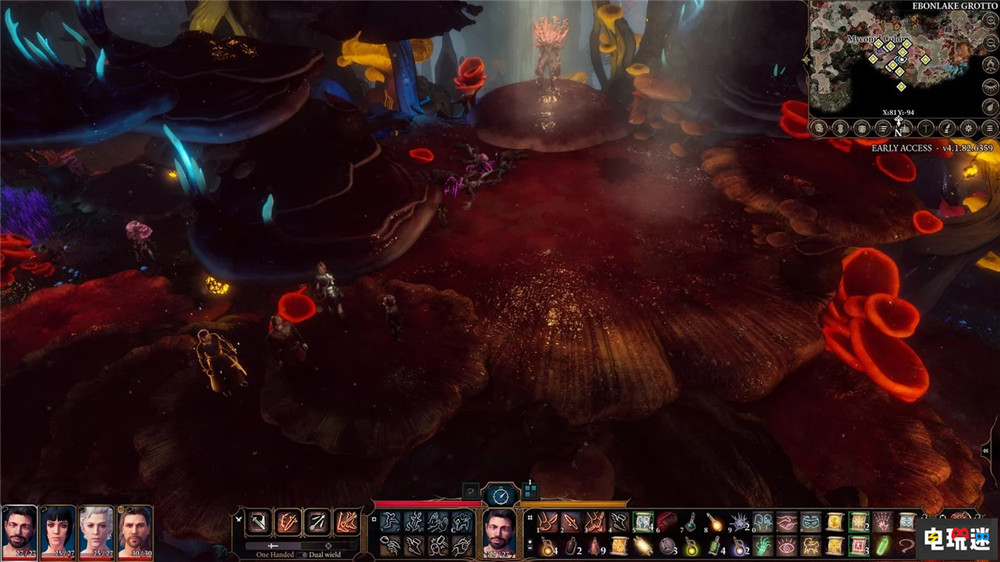Select the glowing green vial item
The width and height of the screenshot is (1000, 562).
coord(881,546)
